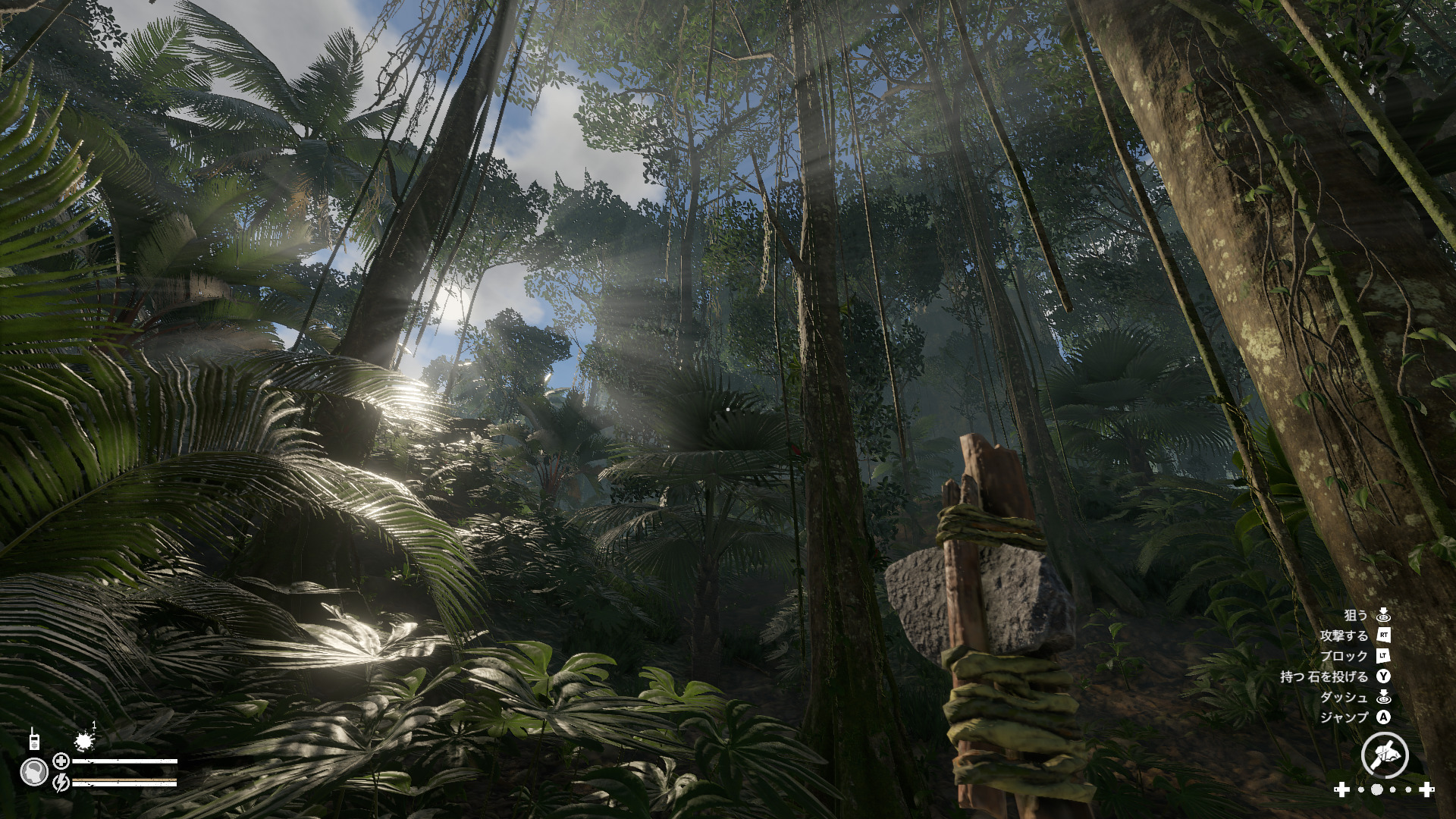
Task: Click the walkie-talkie icon
Action: [x=34, y=739]
